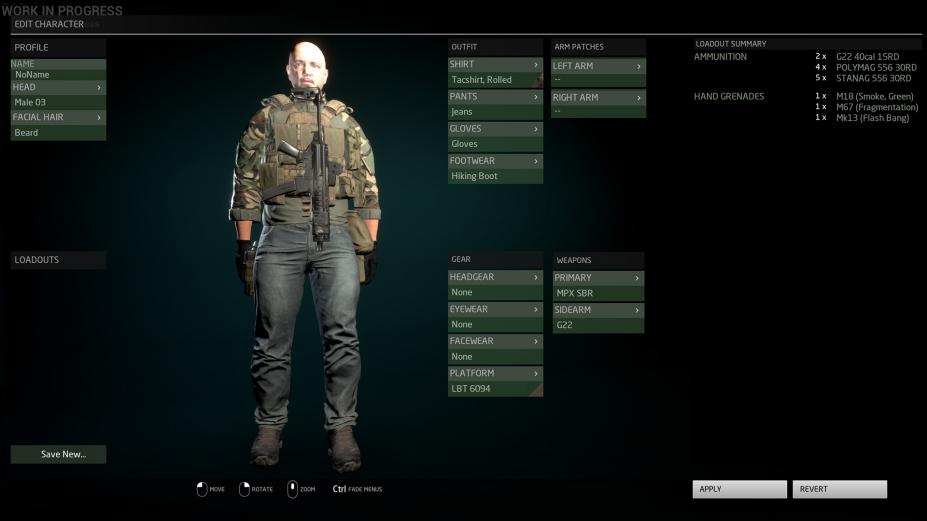927x521 pixels.
Task: Apply the character changes
Action: [x=739, y=489]
